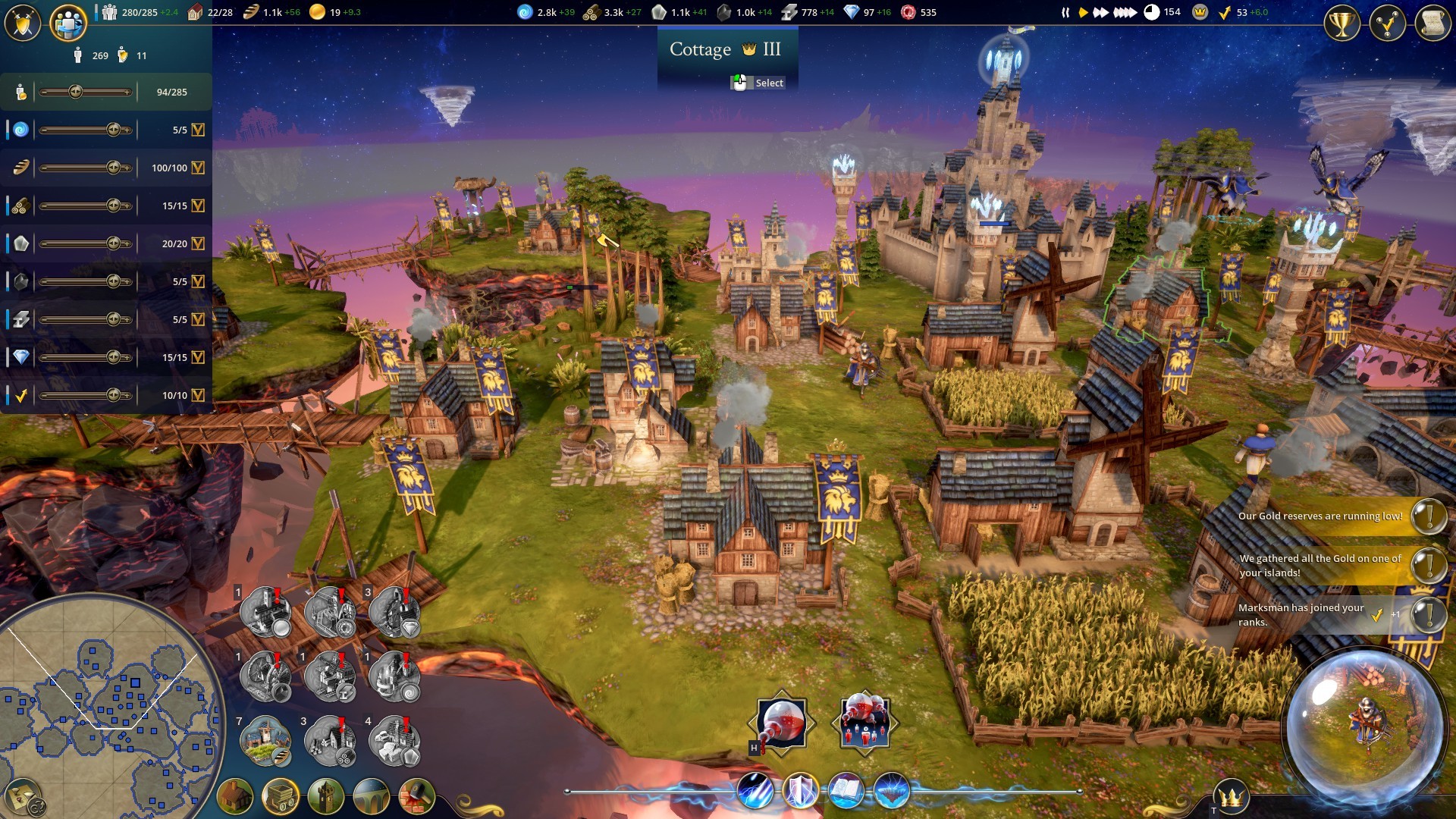This screenshot has height=819, width=1456.
Task: Open the golden trophy achievements menu
Action: point(1341,24)
